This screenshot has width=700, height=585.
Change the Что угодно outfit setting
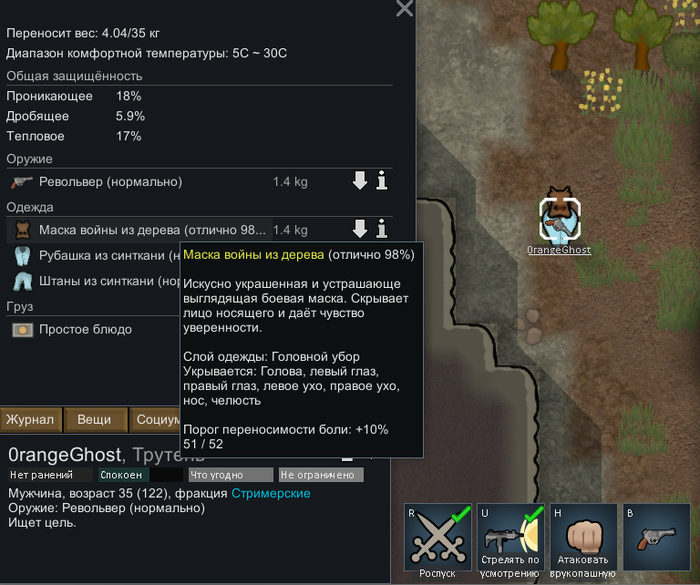[230, 475]
